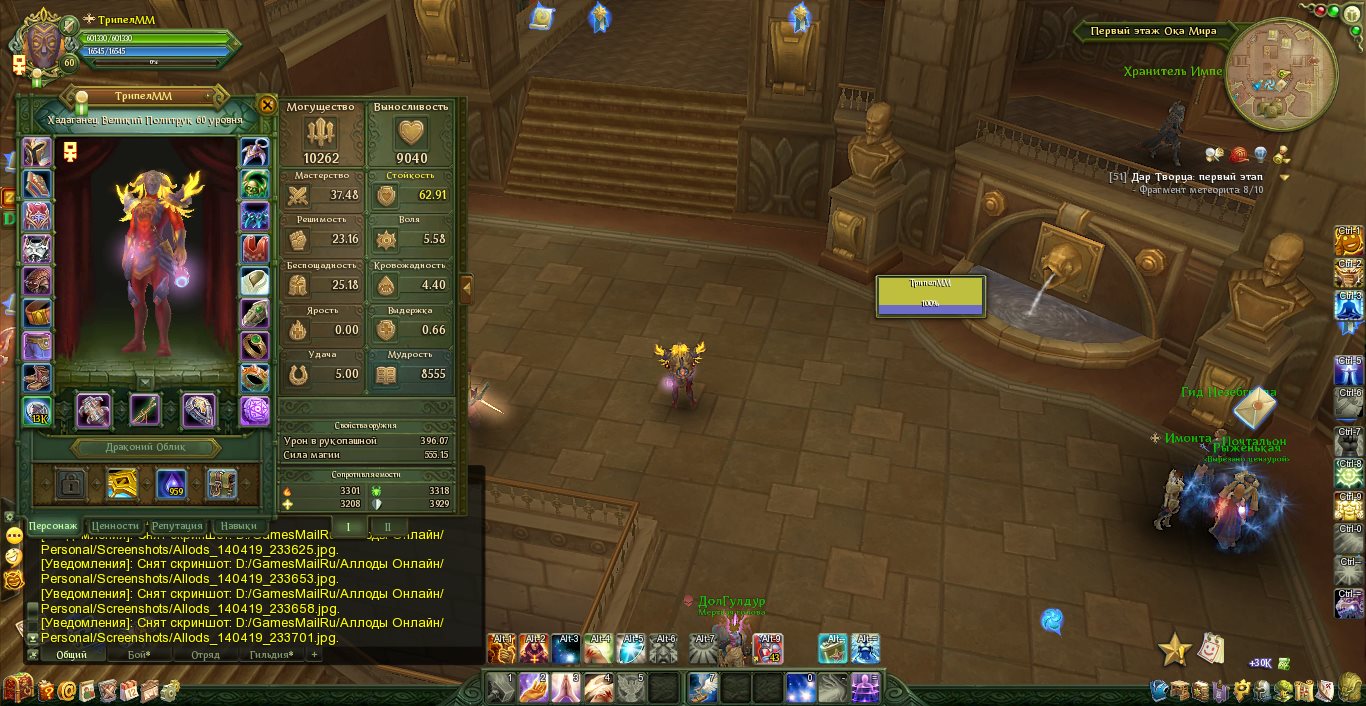Click the gold star icon
The height and width of the screenshot is (706, 1366).
click(1174, 650)
